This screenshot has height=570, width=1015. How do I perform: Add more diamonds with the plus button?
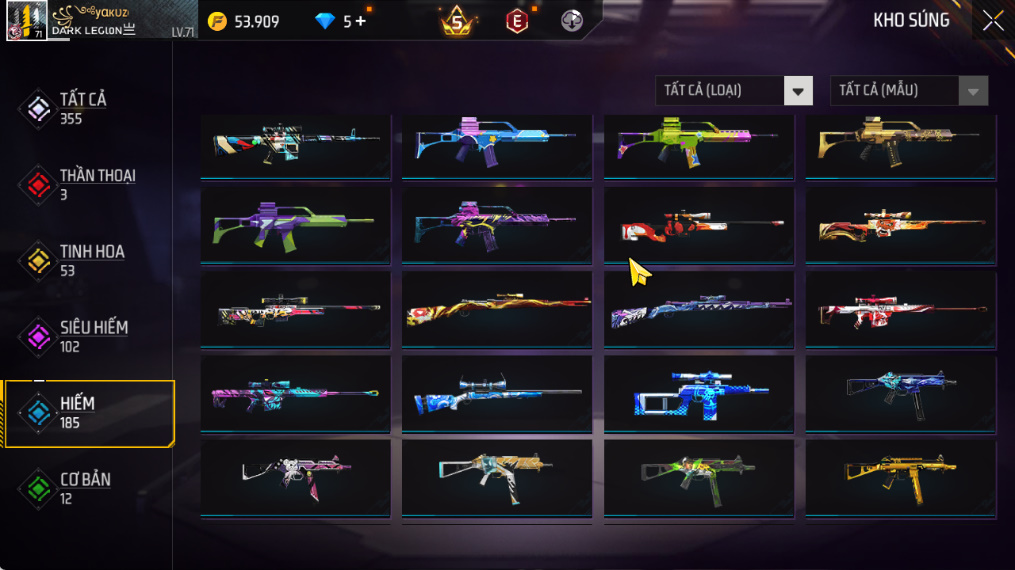pyautogui.click(x=361, y=21)
